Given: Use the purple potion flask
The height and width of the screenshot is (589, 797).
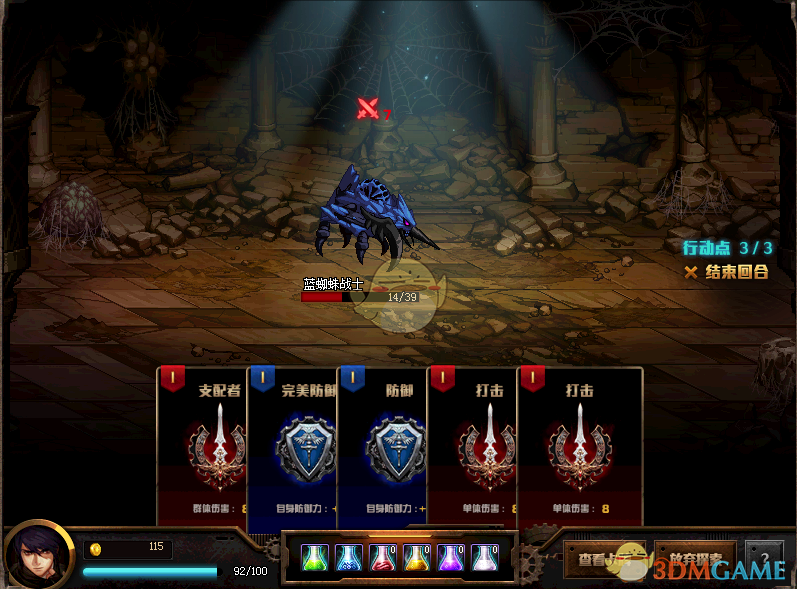Looking at the screenshot, I should [x=451, y=557].
